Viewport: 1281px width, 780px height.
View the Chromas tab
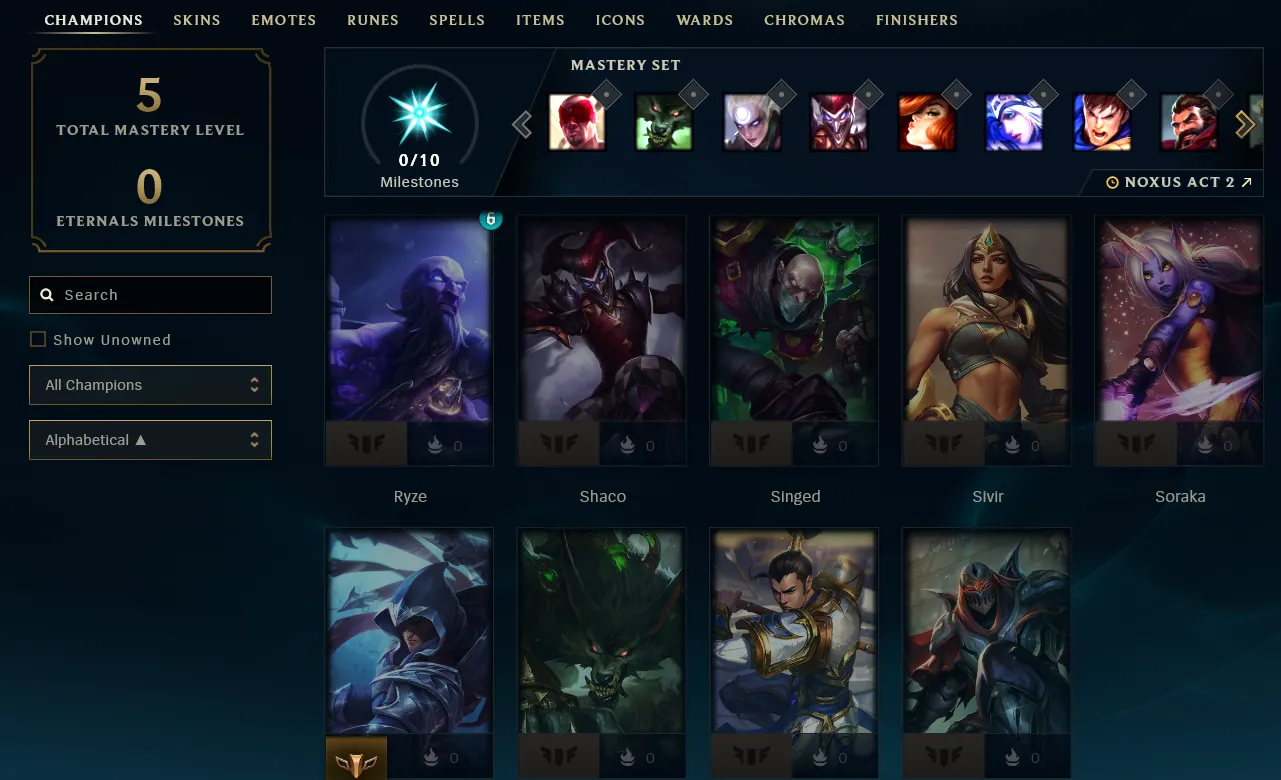(x=804, y=20)
